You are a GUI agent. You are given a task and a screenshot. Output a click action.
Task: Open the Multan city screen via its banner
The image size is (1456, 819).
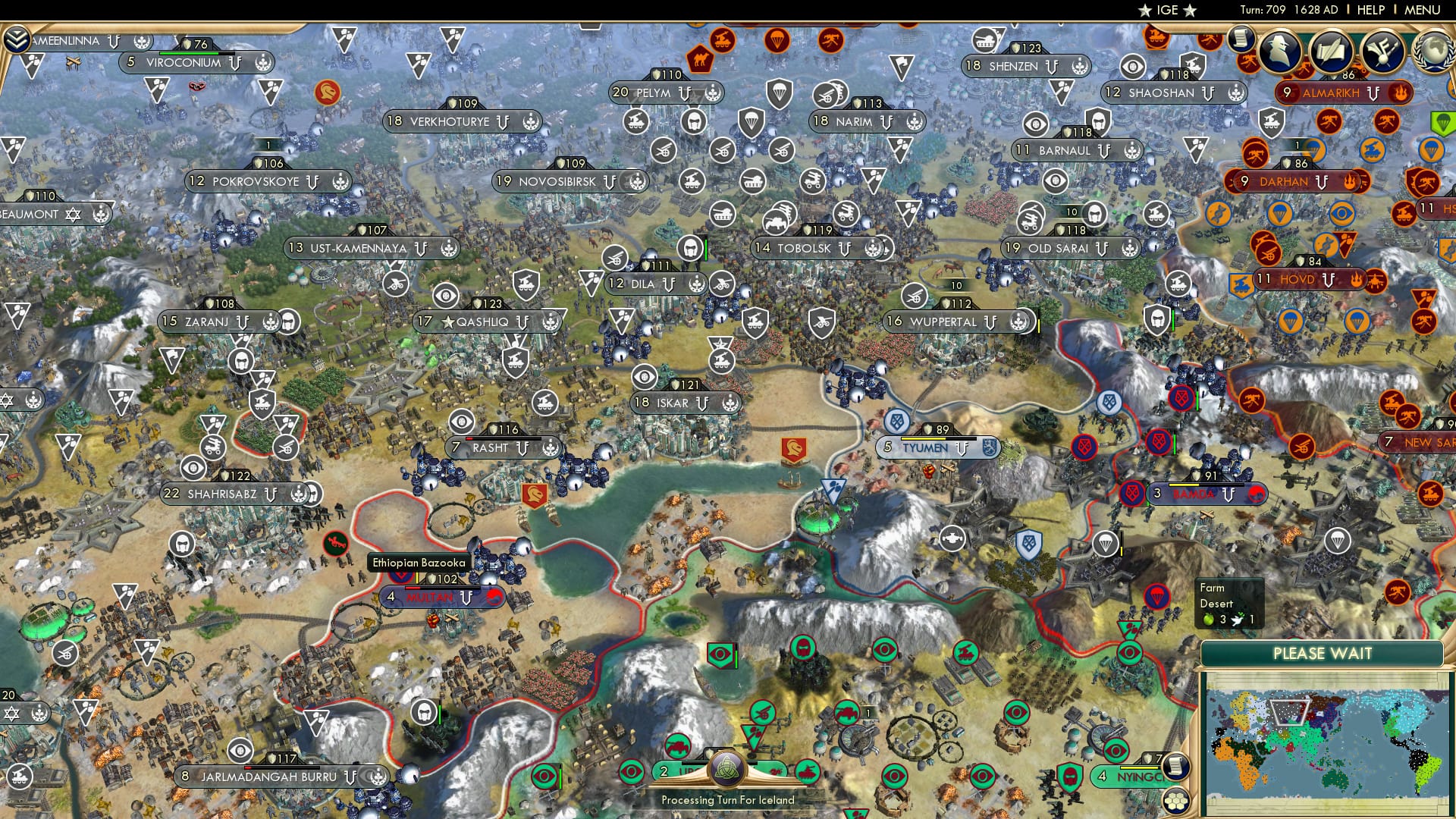[429, 597]
